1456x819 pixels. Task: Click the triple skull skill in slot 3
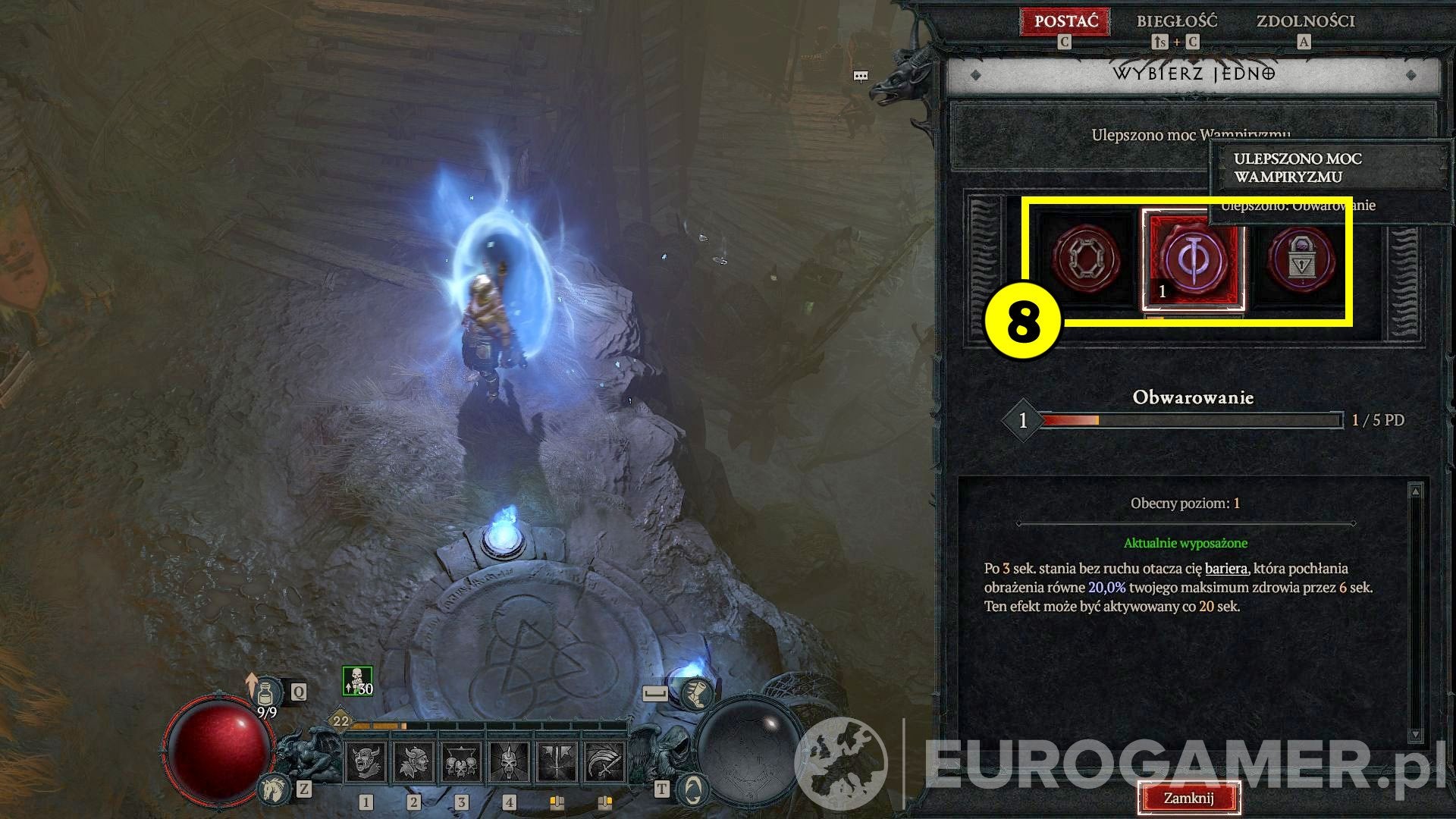pos(461,761)
